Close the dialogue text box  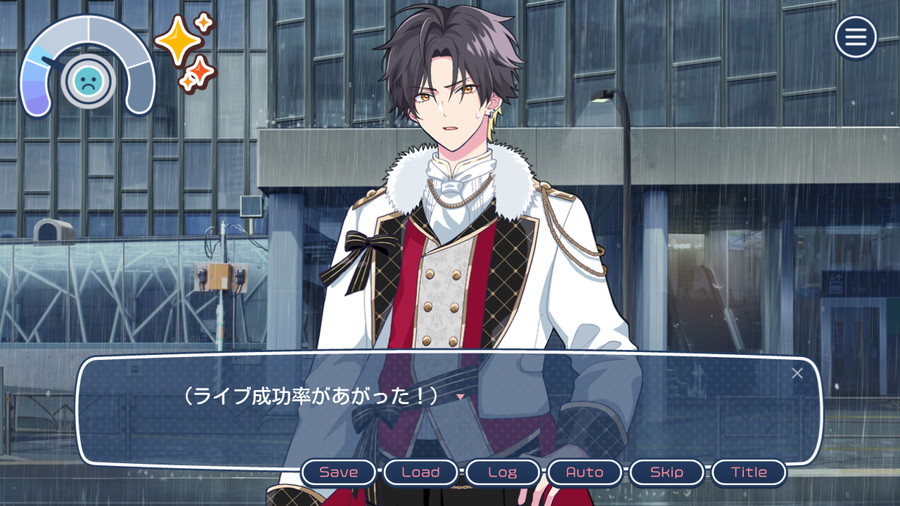797,373
